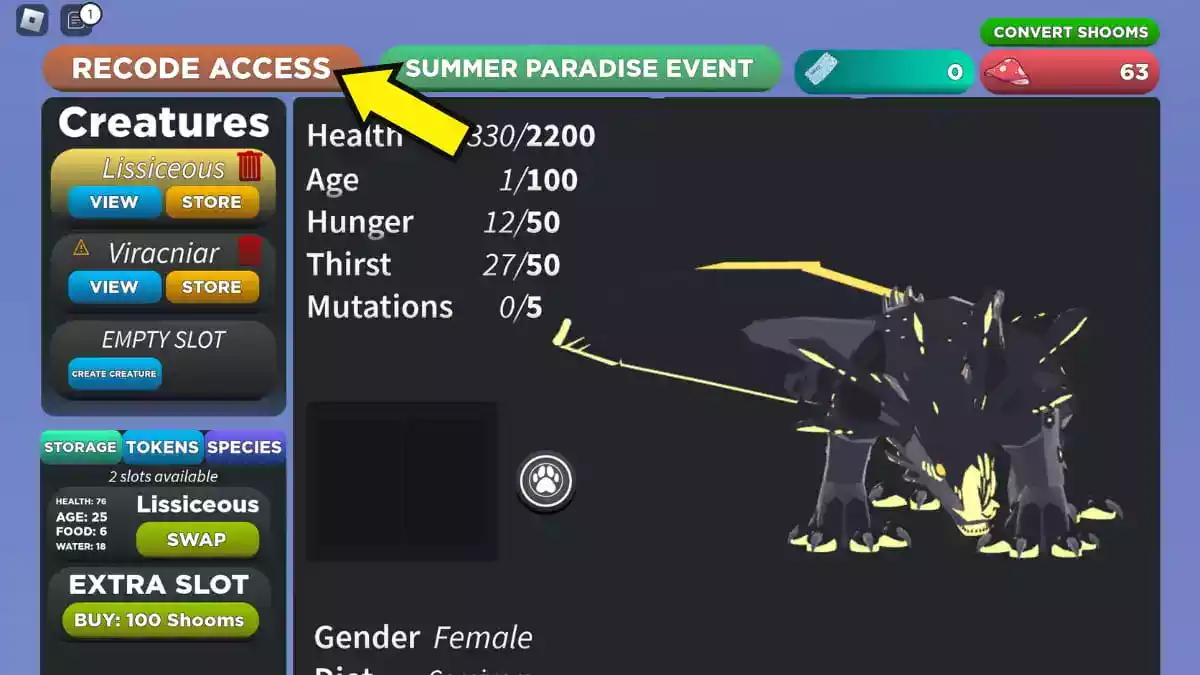The width and height of the screenshot is (1200, 675).
Task: Open the Roblox chat notifications icon
Action: (x=77, y=19)
